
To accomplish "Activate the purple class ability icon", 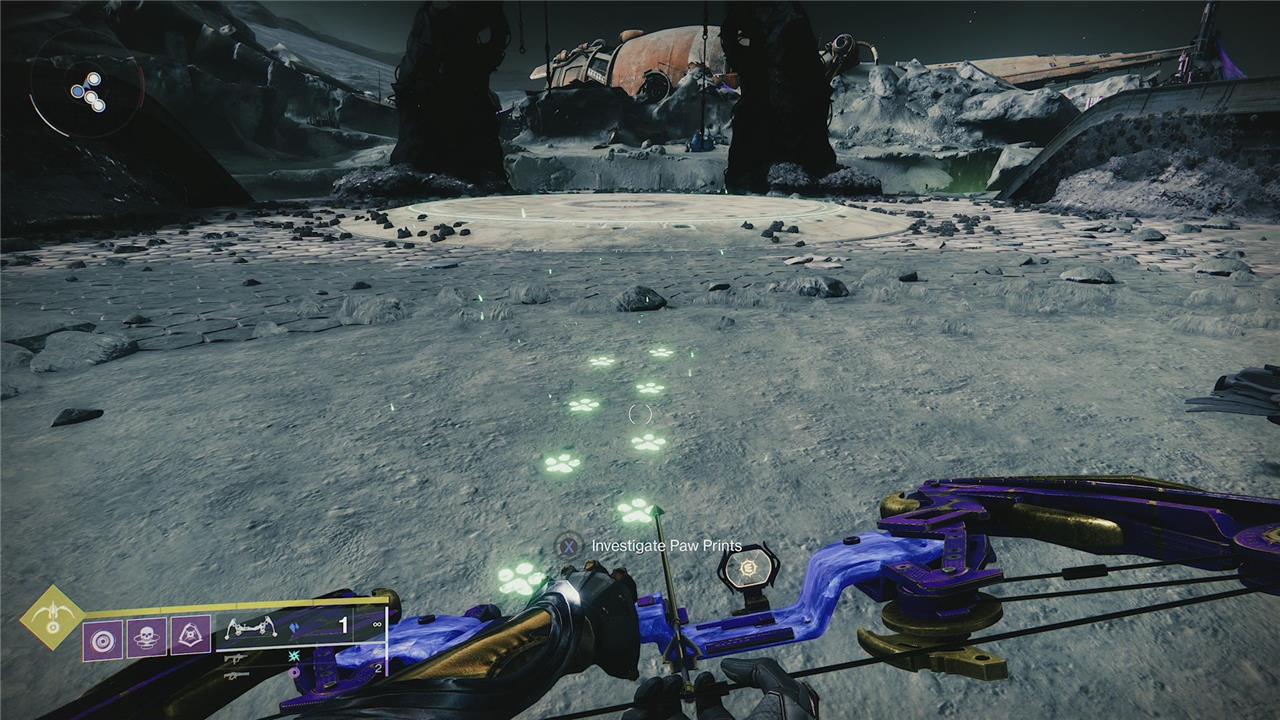I will (x=190, y=635).
